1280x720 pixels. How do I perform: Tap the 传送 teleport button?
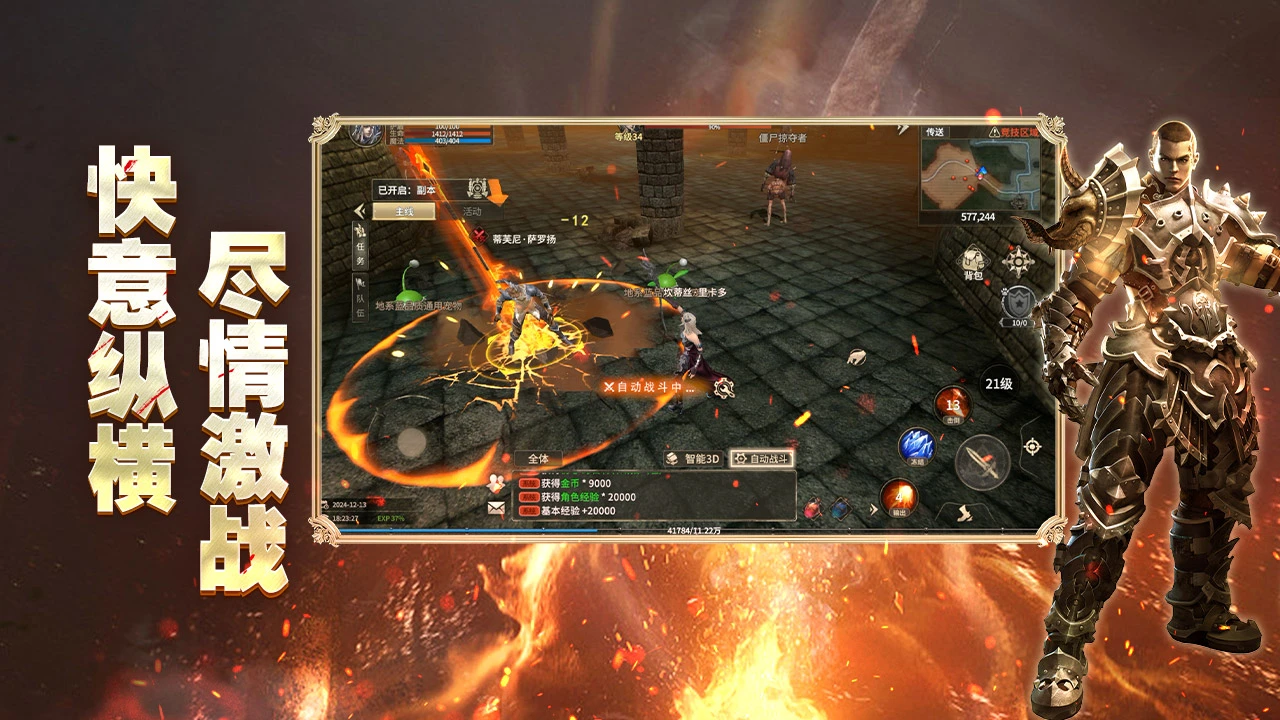[x=935, y=132]
